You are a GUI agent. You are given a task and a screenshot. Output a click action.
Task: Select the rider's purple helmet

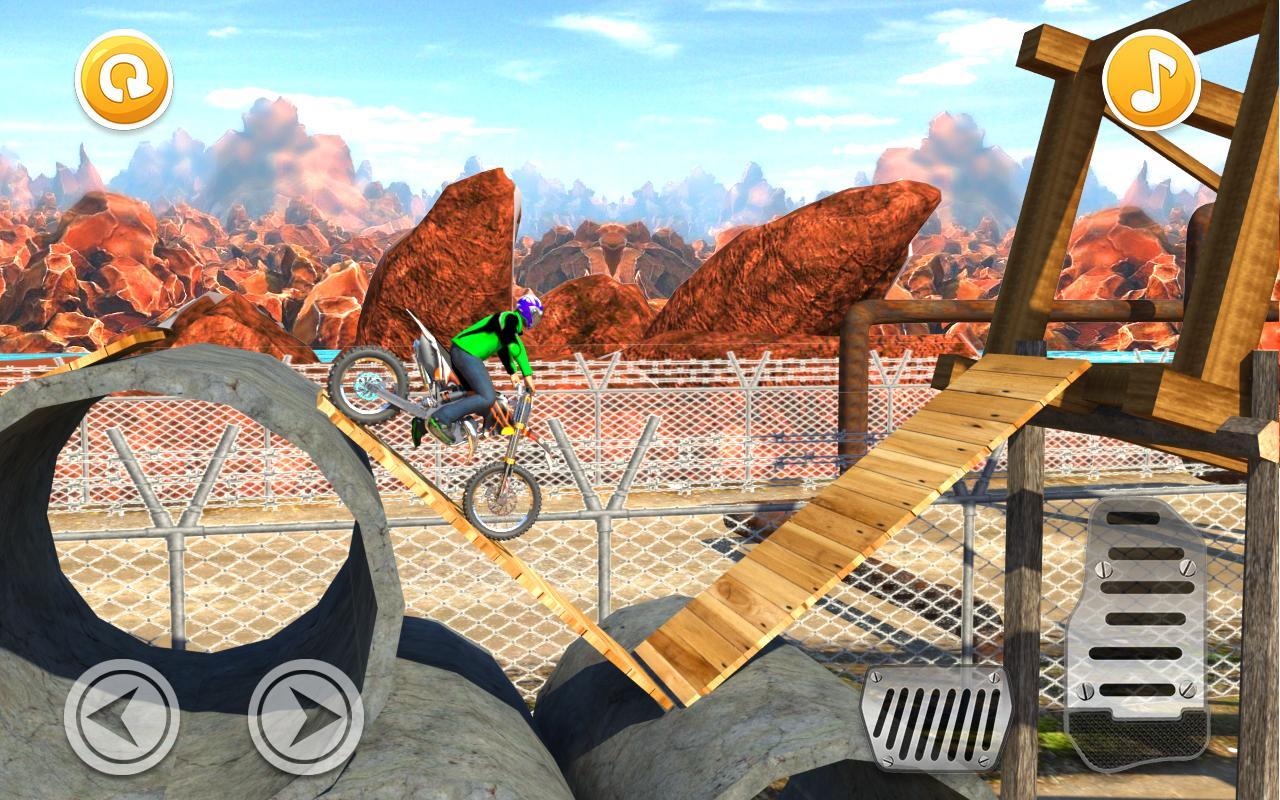click(528, 312)
